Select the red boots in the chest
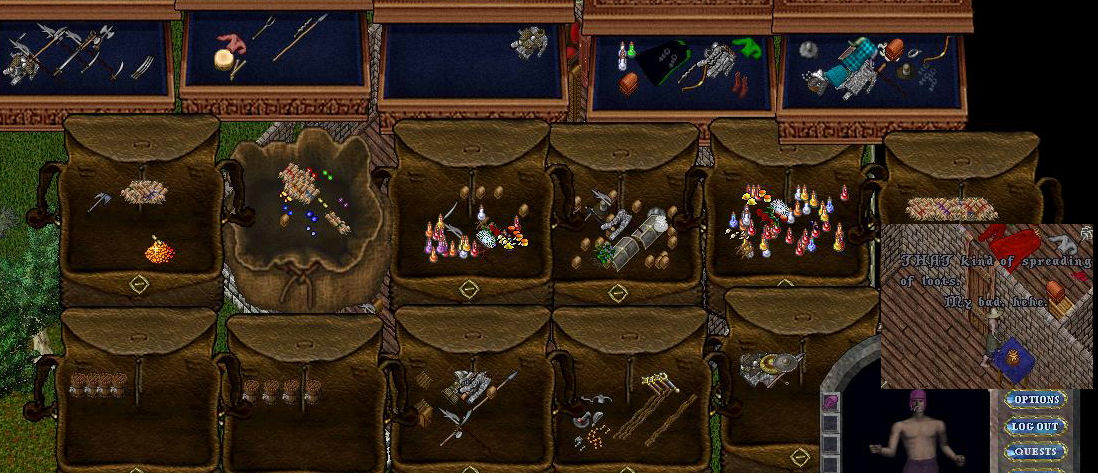The height and width of the screenshot is (473, 1098). tap(738, 84)
